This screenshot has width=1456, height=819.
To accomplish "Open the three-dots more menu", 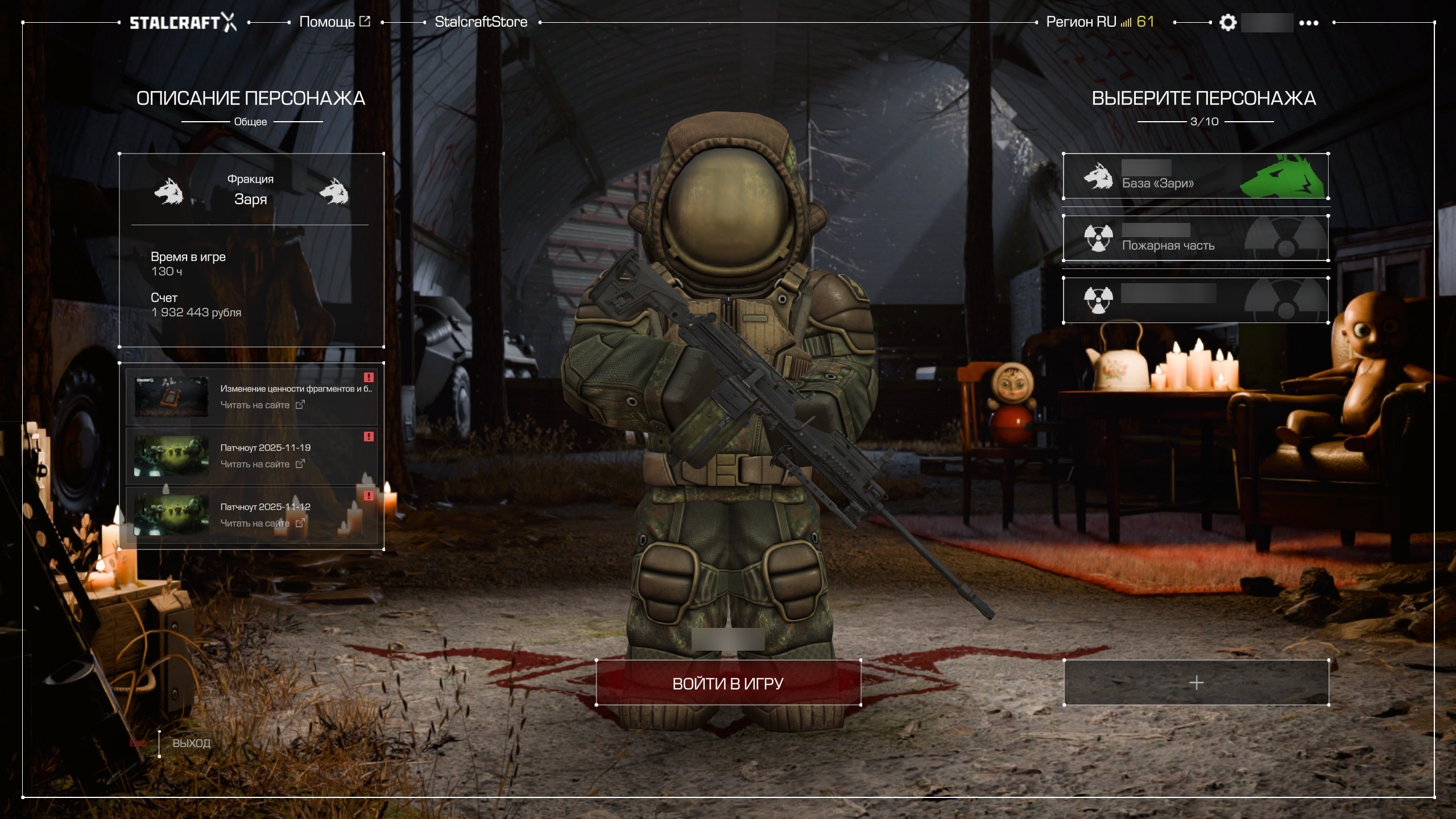I will [1309, 23].
